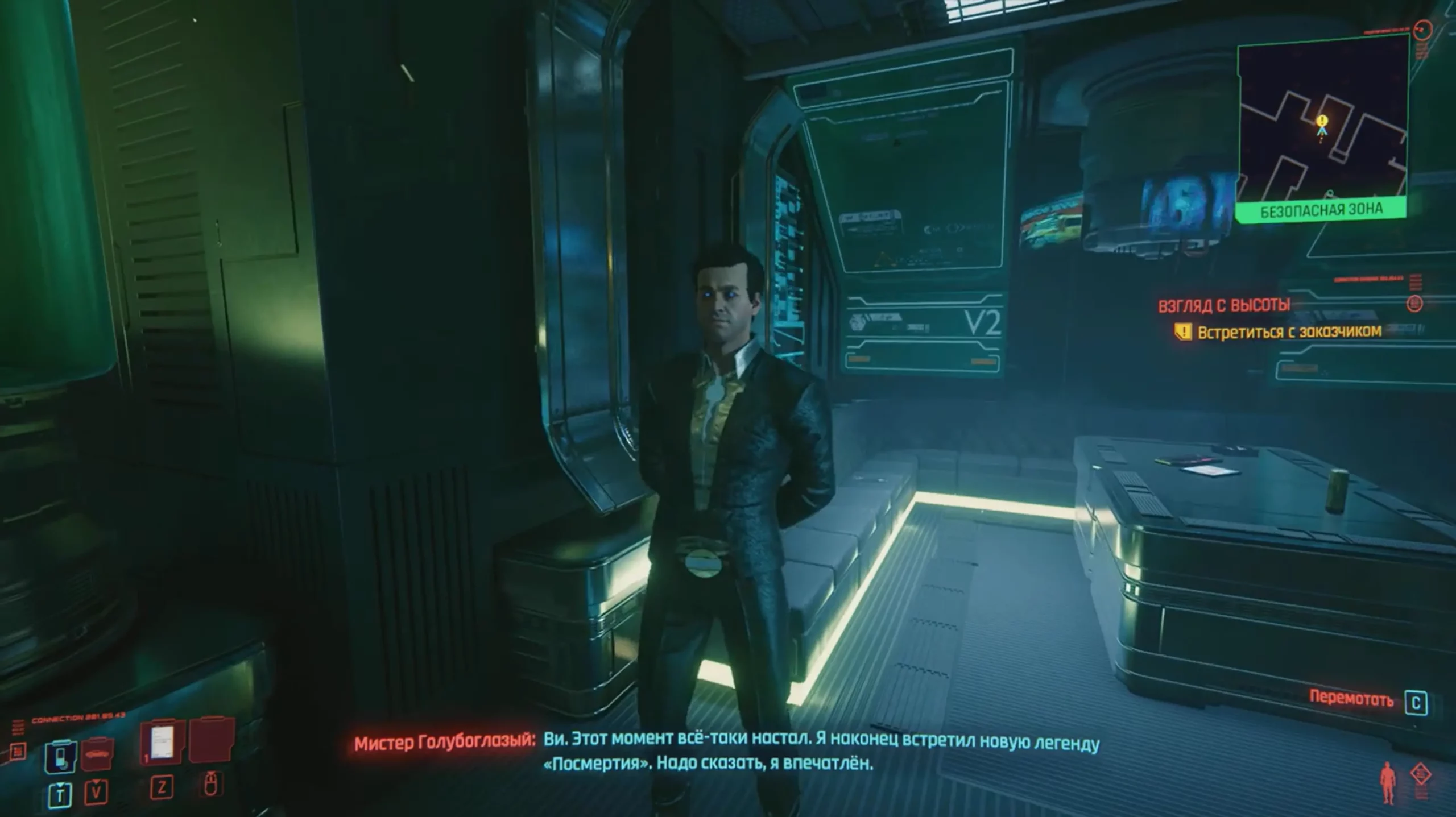This screenshot has height=817, width=1456.
Task: Click the 'Безопасная зона' banner
Action: (1321, 211)
